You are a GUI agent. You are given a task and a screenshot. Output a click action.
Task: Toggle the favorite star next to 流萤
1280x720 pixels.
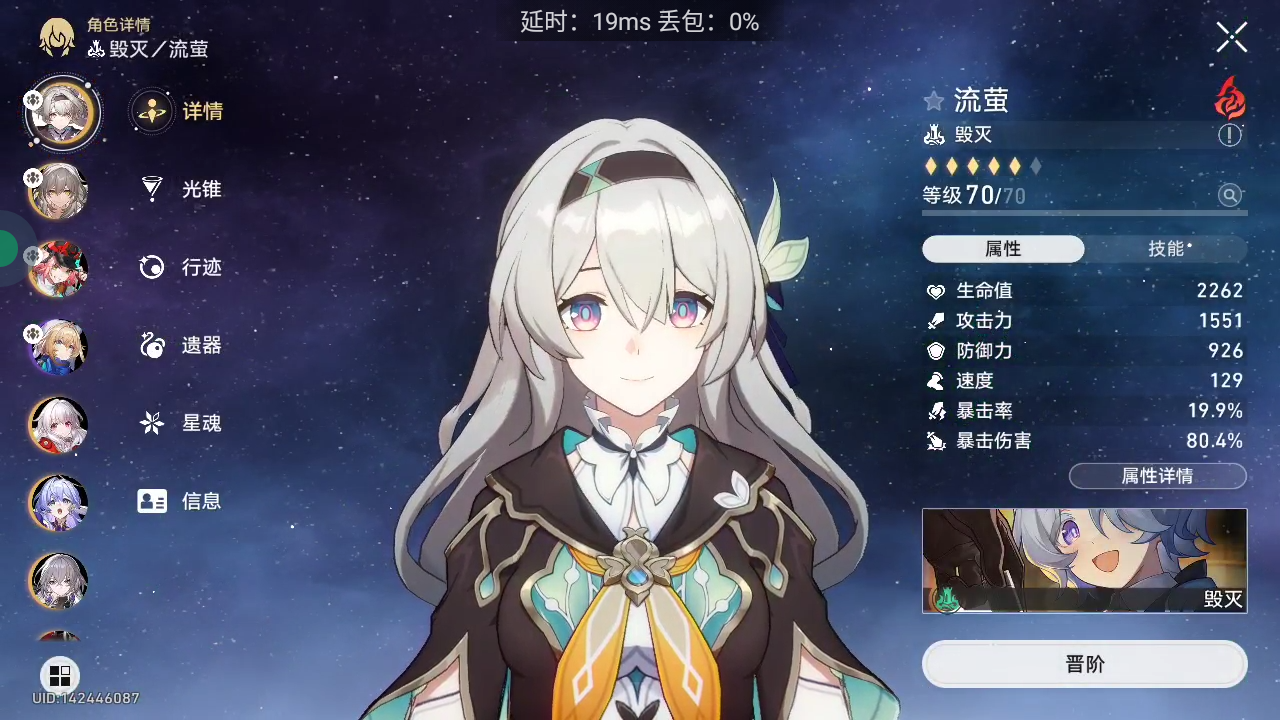pos(934,101)
